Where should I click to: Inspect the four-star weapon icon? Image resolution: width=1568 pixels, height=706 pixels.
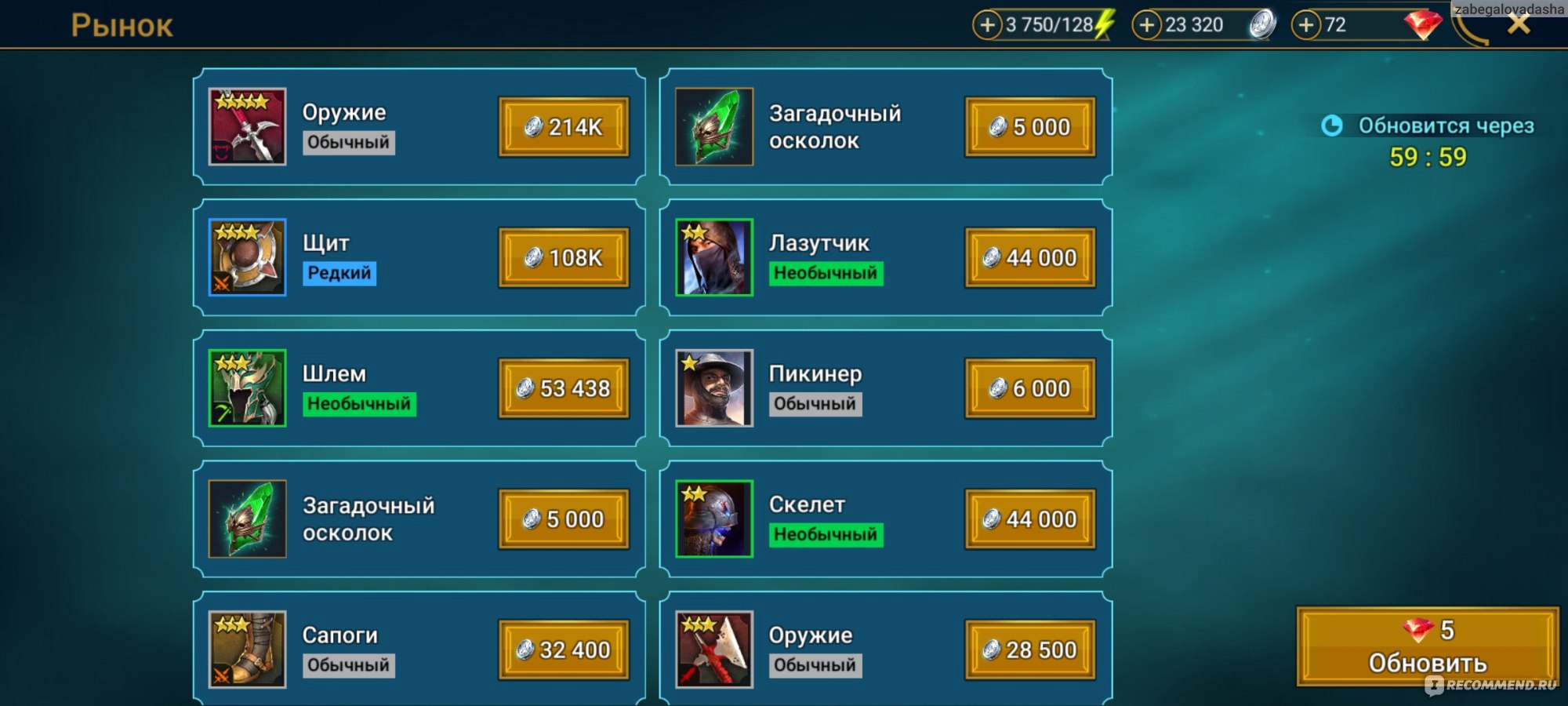(x=247, y=127)
